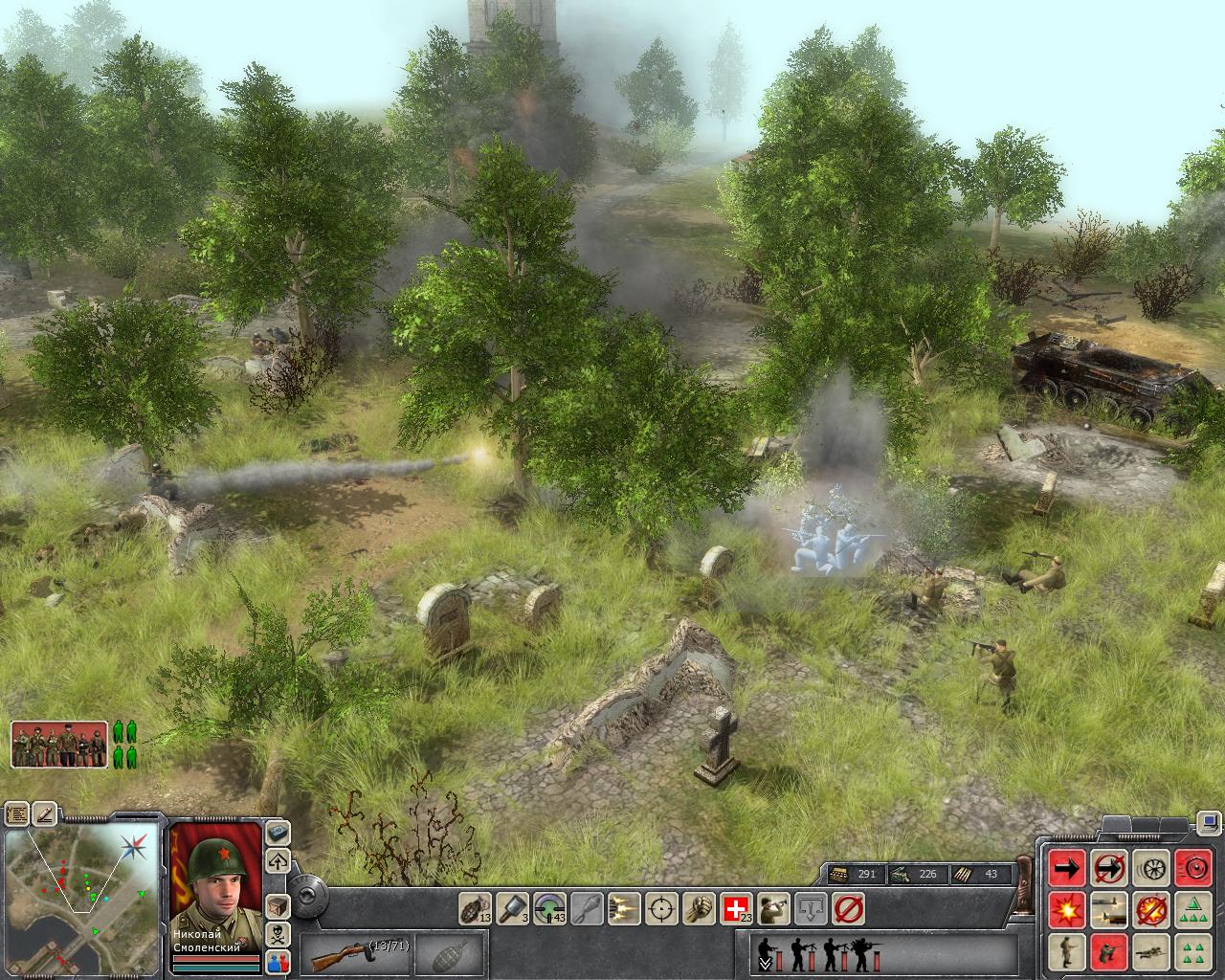Select the frag grenade ability with 13 count
Image resolution: width=1225 pixels, height=980 pixels.
[475, 908]
